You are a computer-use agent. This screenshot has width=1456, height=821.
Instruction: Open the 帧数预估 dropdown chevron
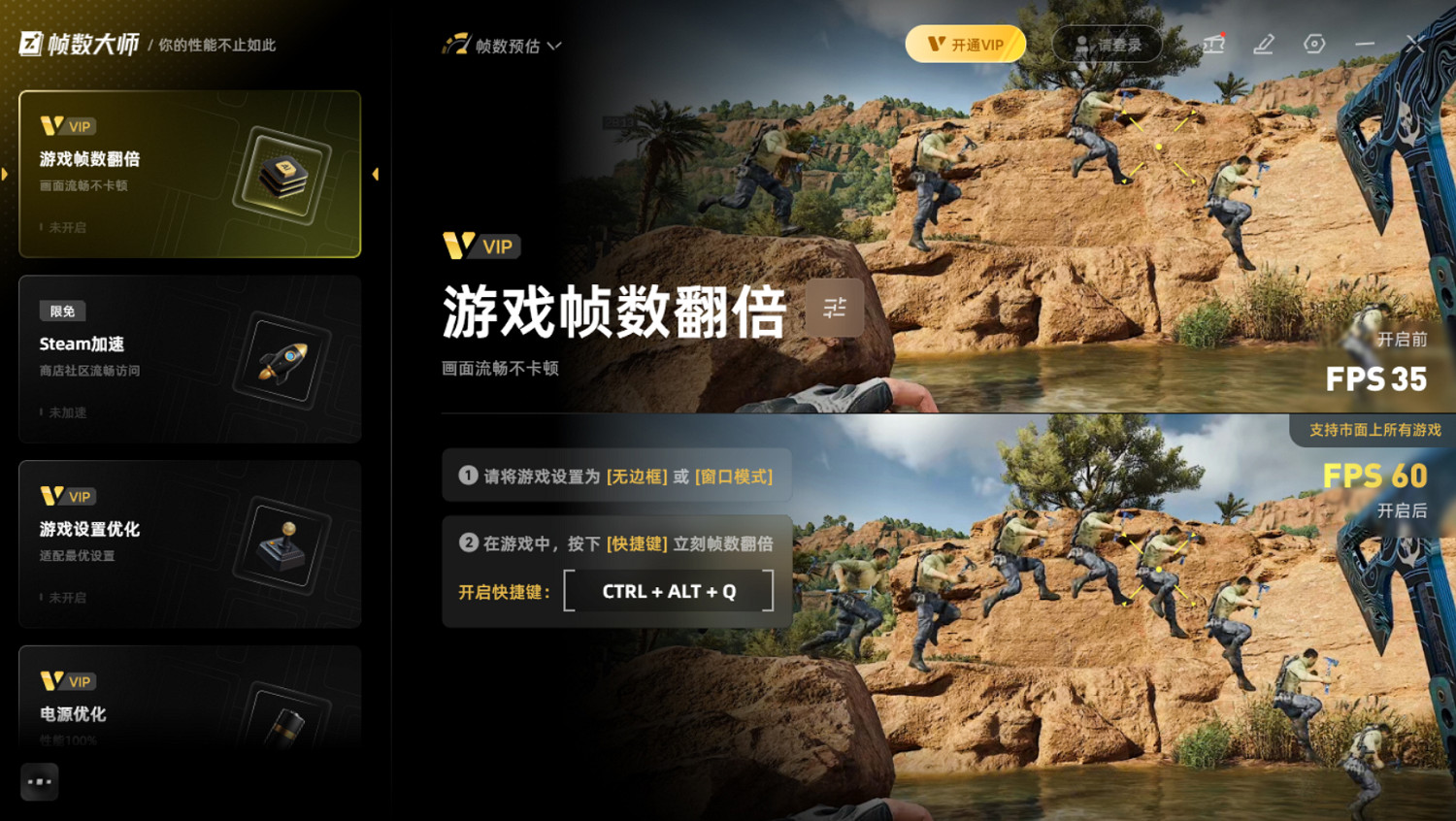tap(554, 45)
